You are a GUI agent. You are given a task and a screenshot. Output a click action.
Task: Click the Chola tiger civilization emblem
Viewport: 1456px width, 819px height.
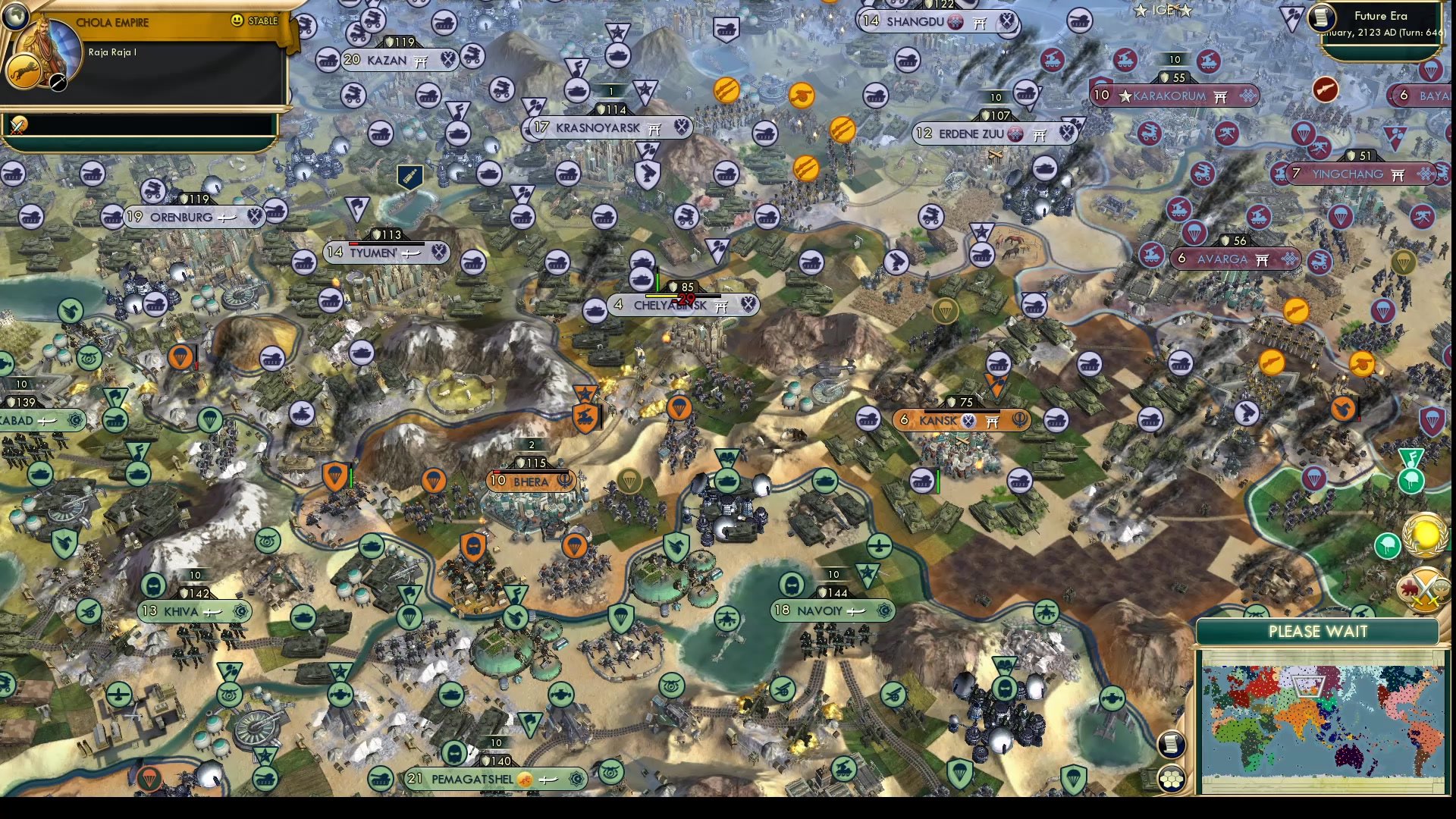pyautogui.click(x=24, y=71)
